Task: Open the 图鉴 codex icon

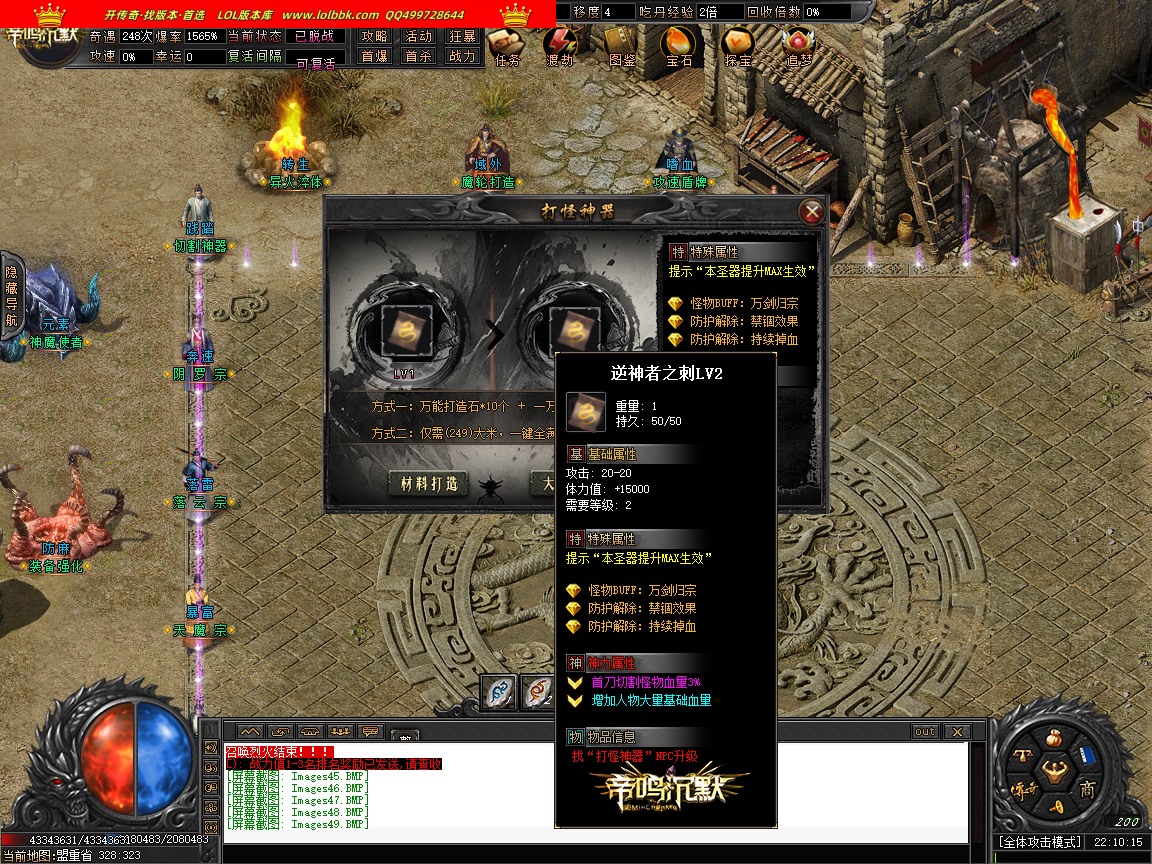Action: pyautogui.click(x=621, y=45)
